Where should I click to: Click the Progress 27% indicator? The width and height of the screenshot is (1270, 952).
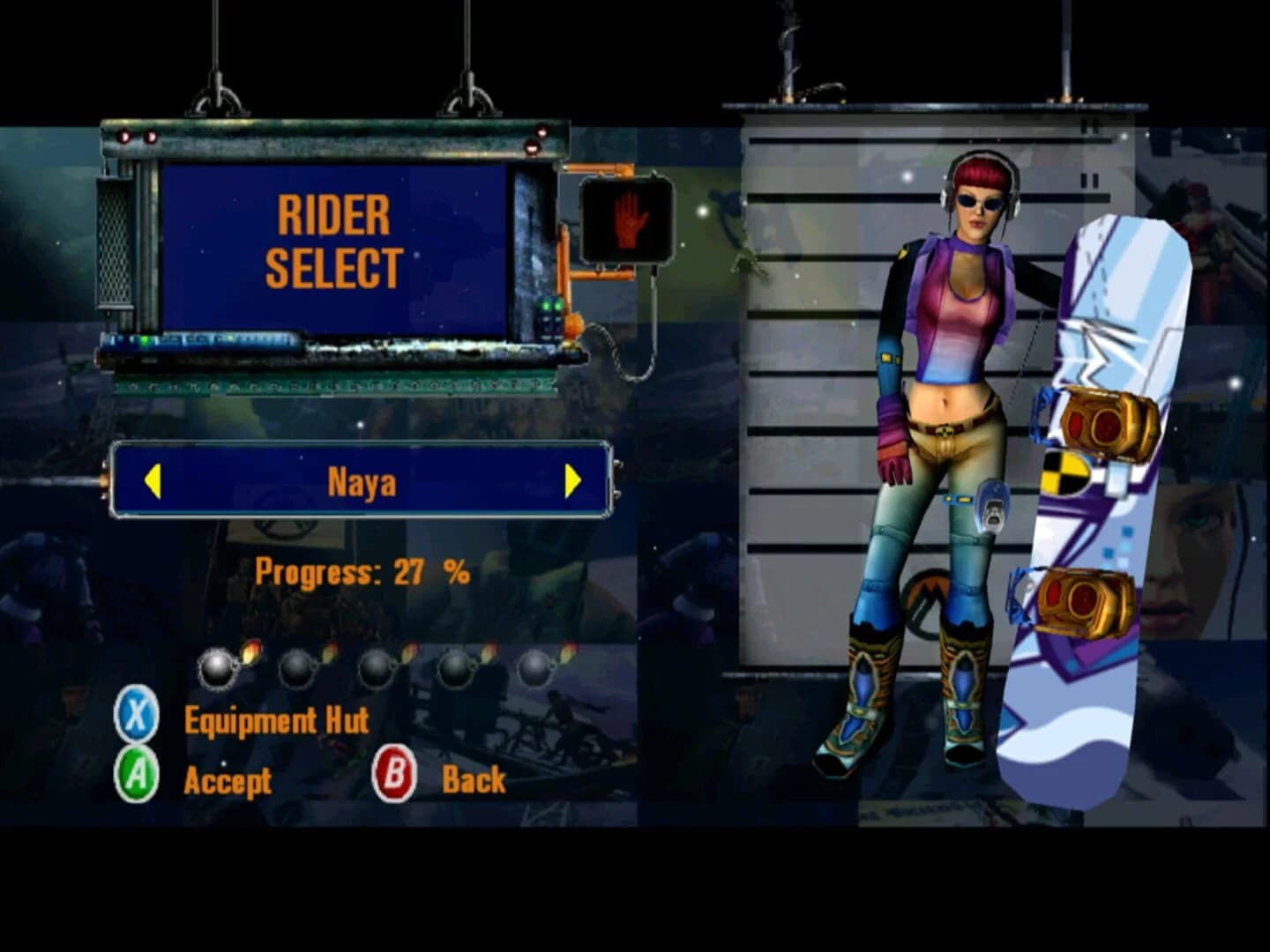click(x=362, y=571)
